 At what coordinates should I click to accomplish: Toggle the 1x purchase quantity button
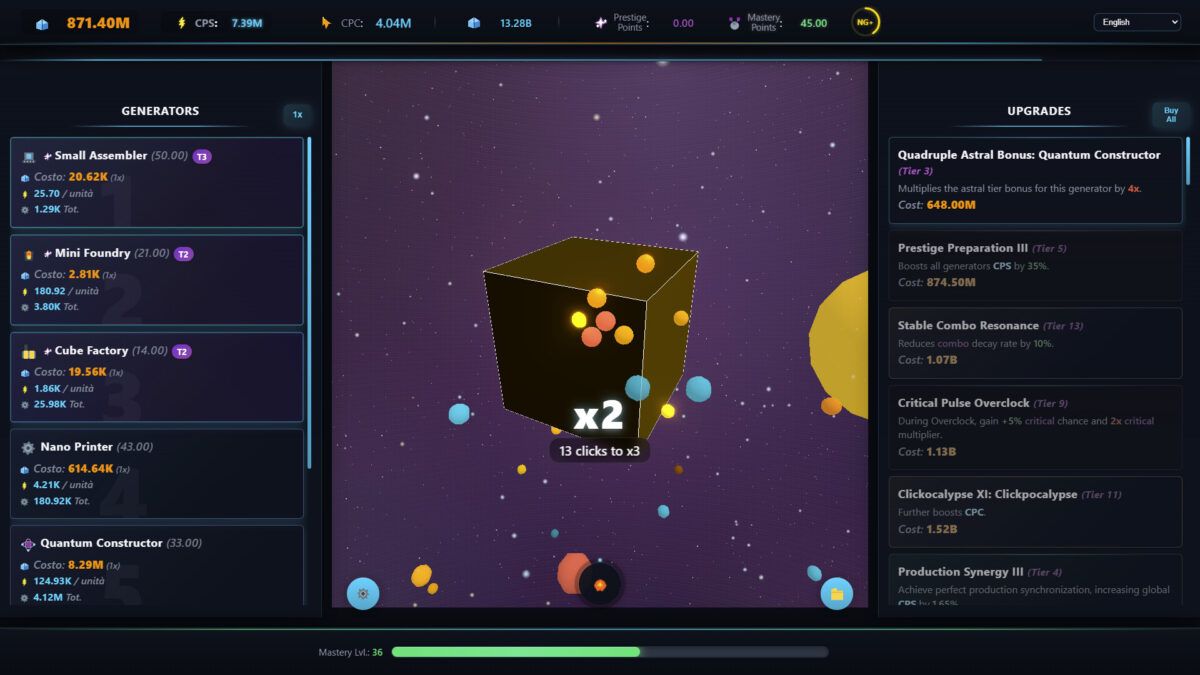coord(297,115)
